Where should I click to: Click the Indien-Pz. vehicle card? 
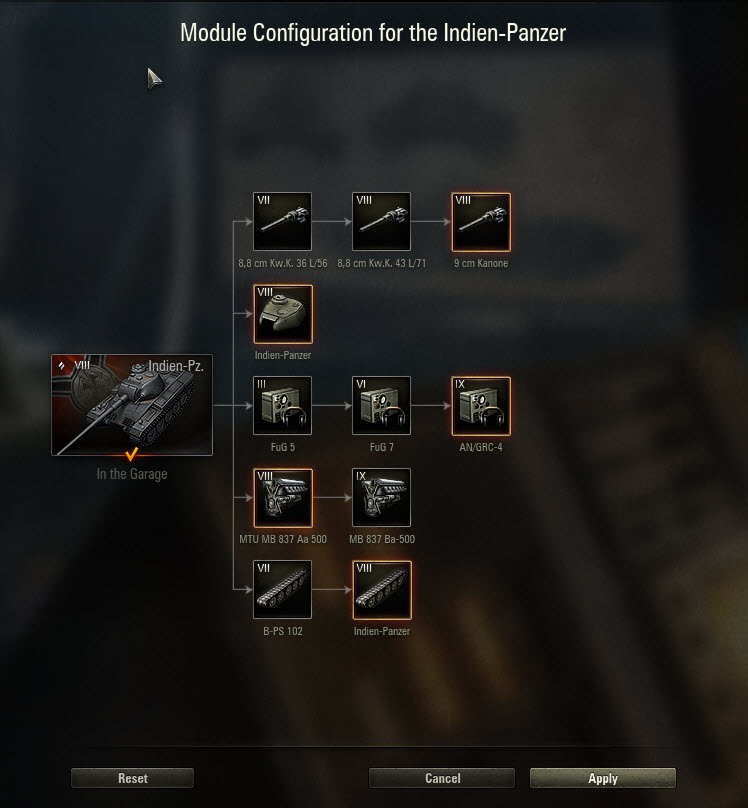pyautogui.click(x=132, y=404)
